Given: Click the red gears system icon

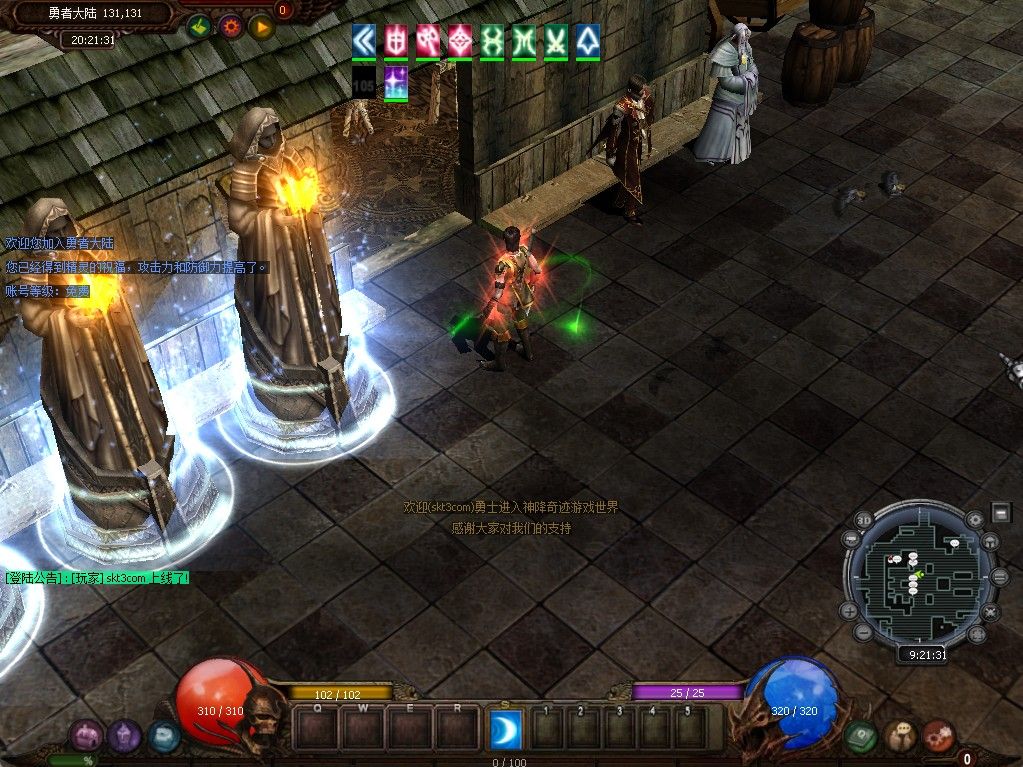Looking at the screenshot, I should click(938, 737).
